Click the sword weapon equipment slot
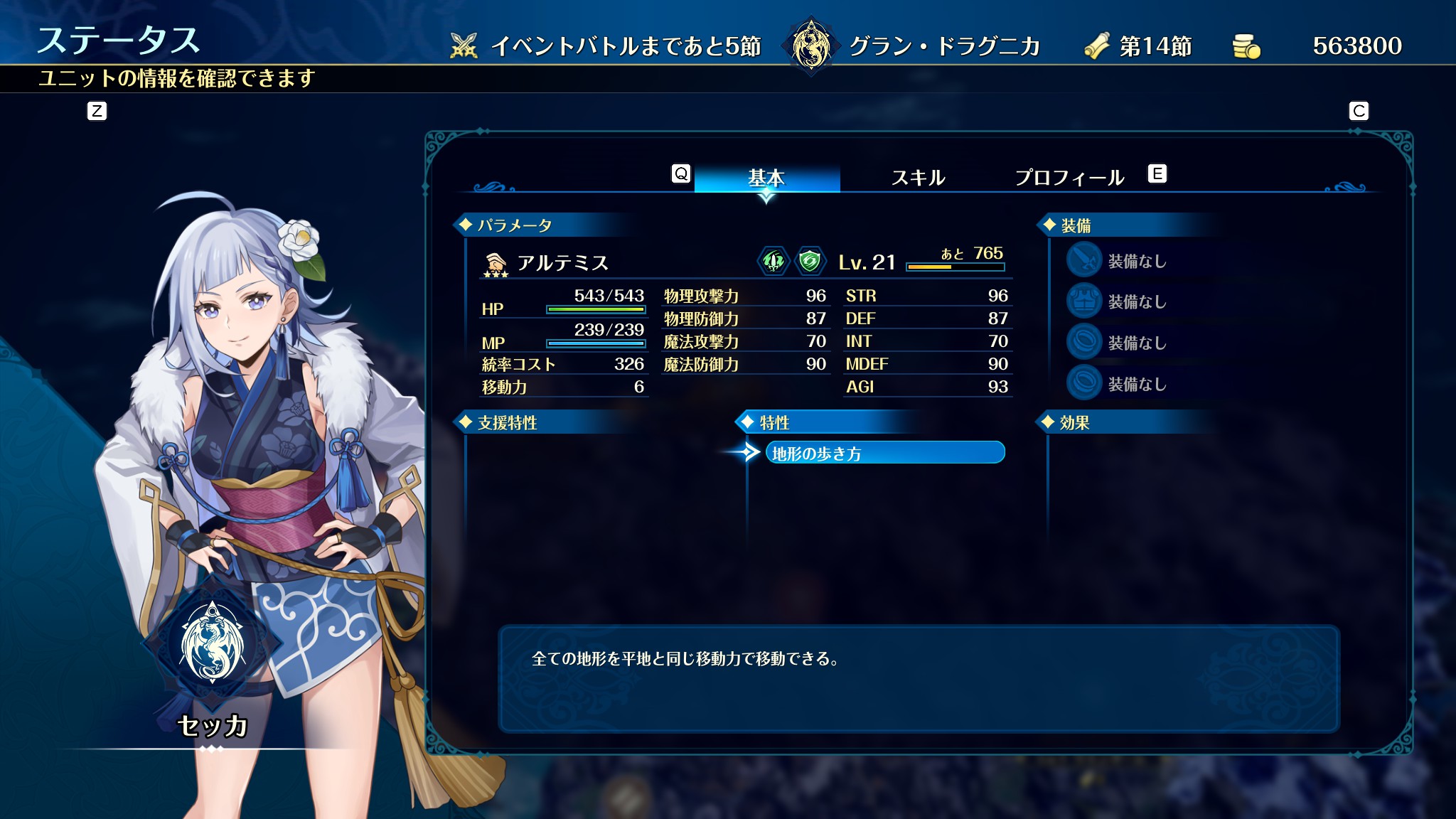 [1084, 260]
